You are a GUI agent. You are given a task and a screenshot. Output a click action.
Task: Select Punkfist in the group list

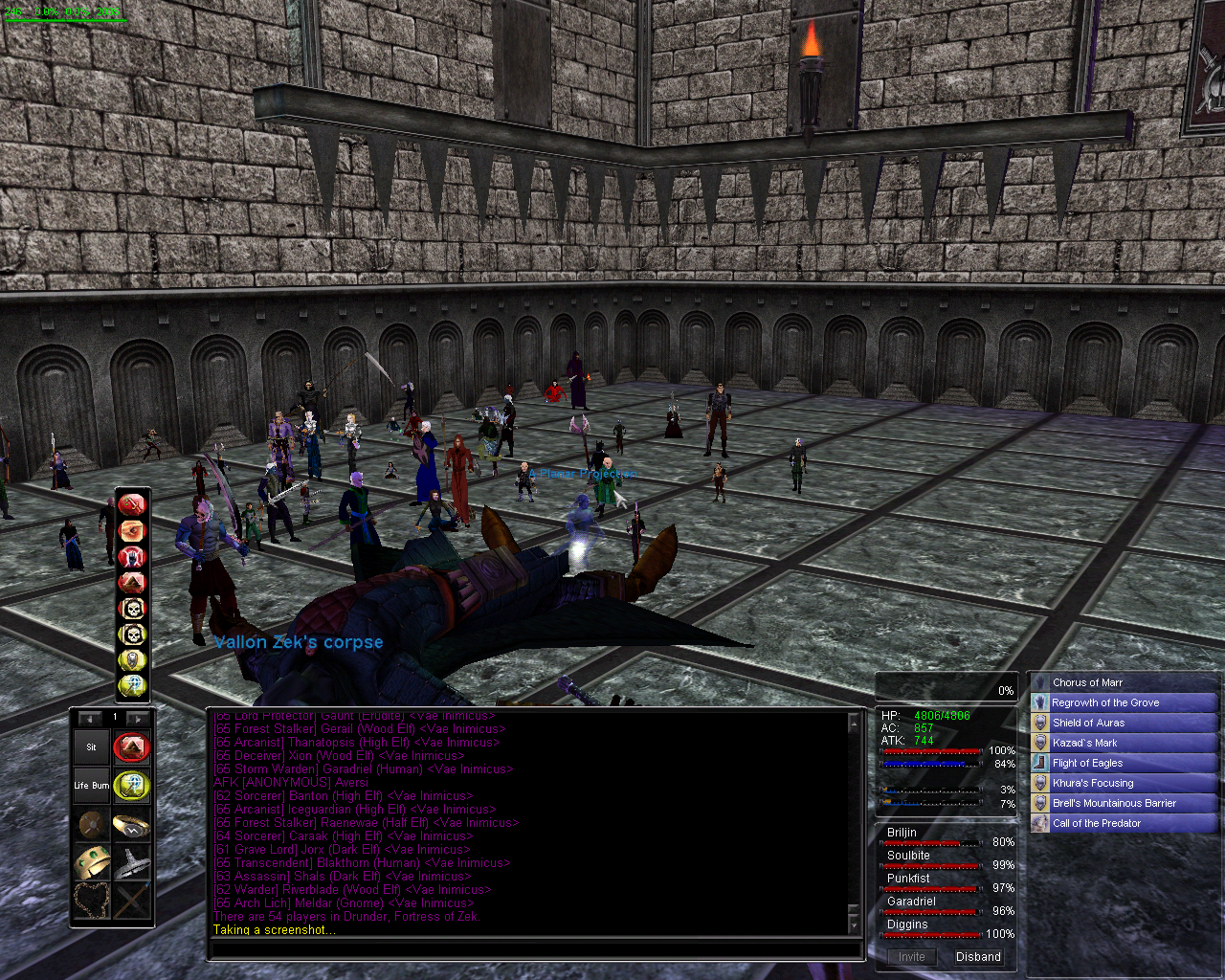point(908,879)
